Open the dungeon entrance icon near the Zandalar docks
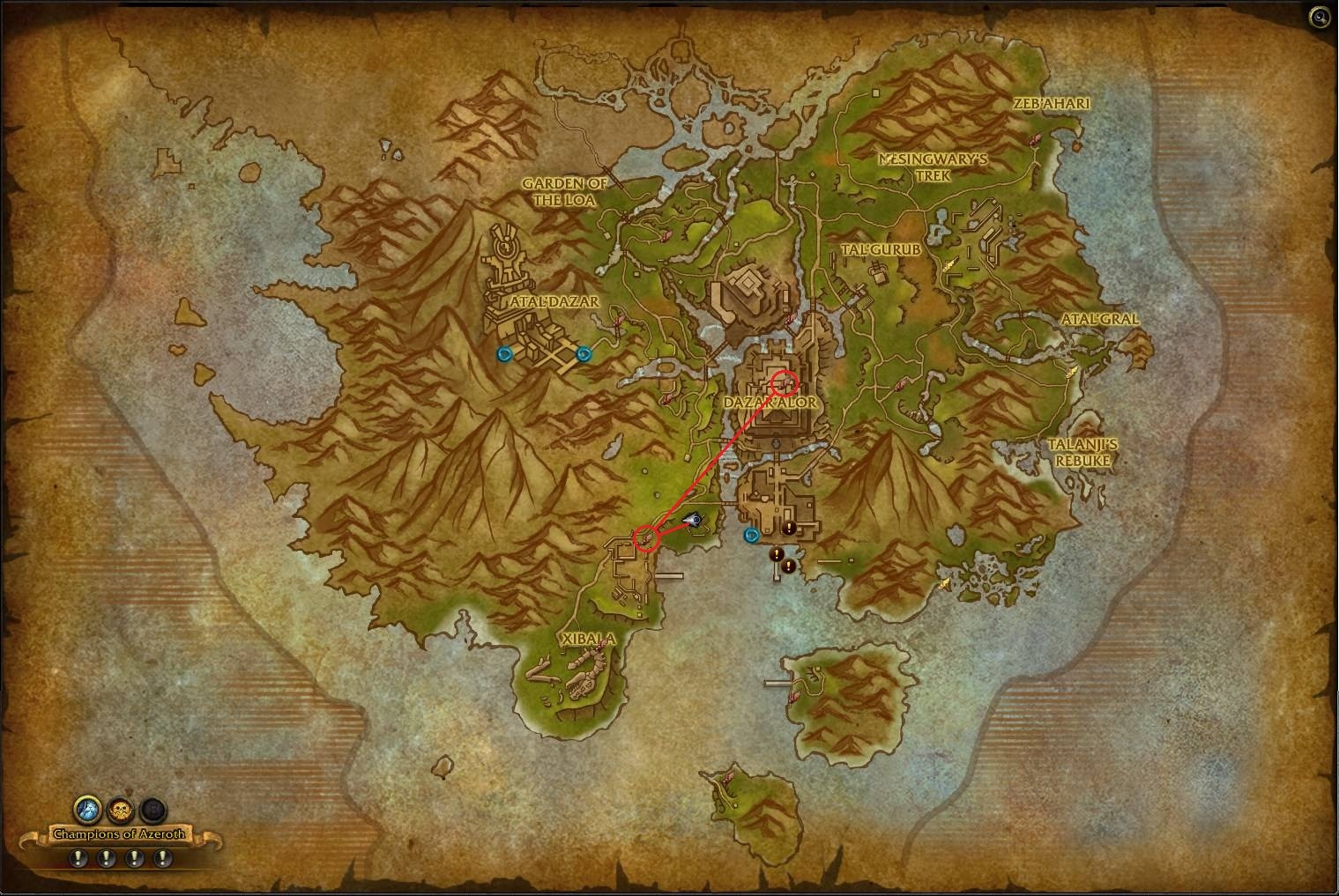This screenshot has width=1339, height=896. pyautogui.click(x=750, y=534)
